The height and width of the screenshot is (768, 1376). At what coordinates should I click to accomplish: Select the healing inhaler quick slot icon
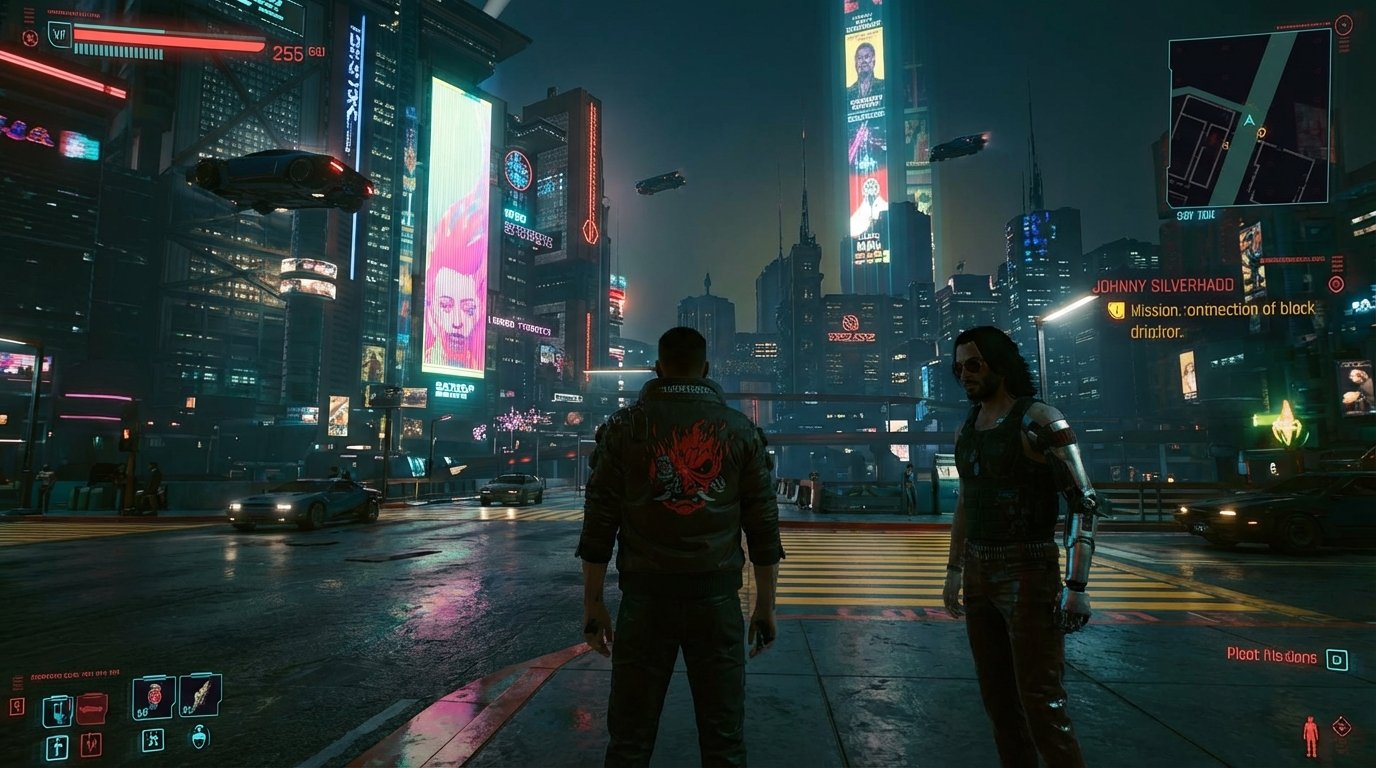(x=57, y=709)
